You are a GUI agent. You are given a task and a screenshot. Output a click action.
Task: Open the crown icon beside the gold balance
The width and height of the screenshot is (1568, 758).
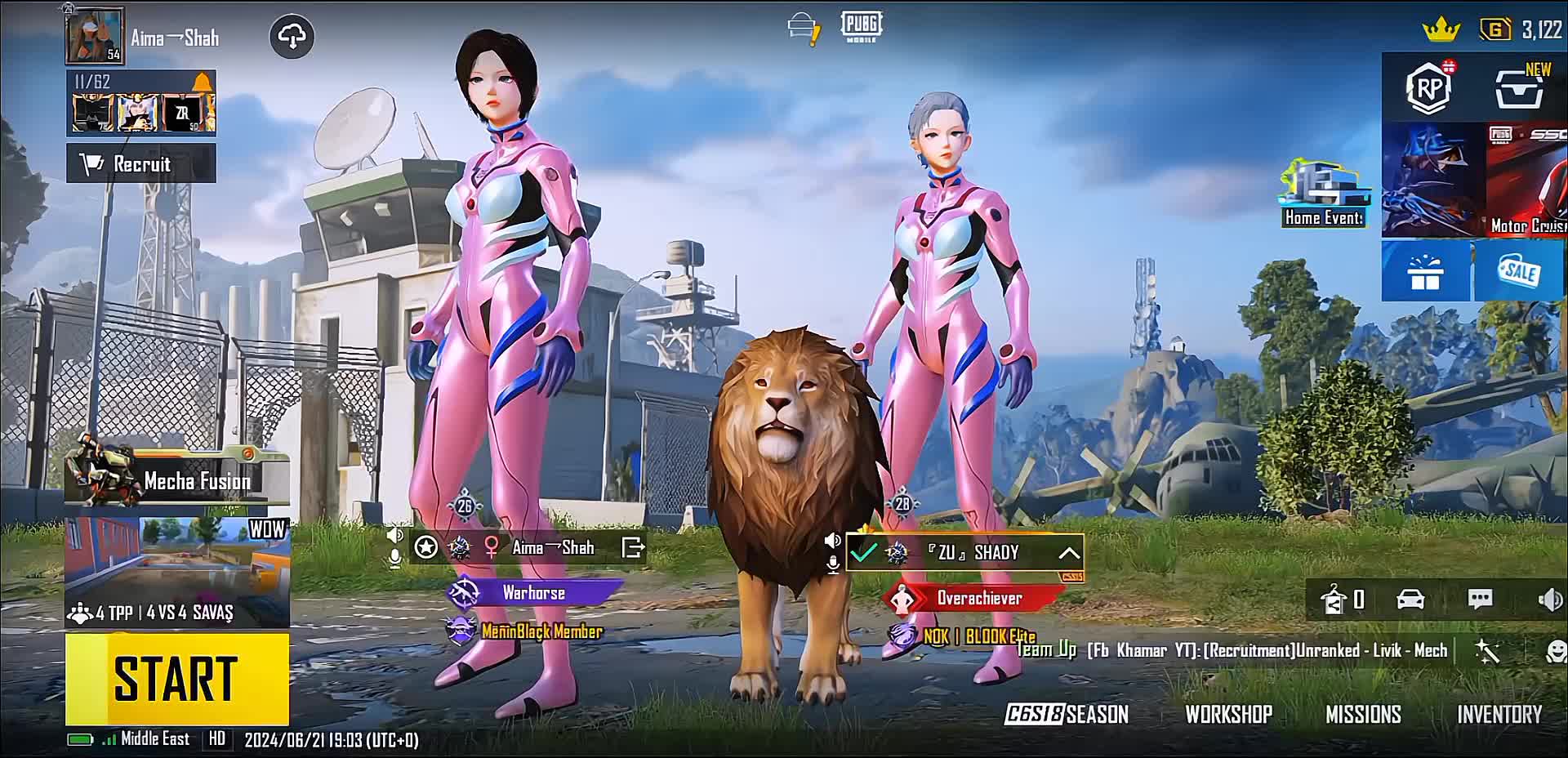click(1441, 31)
